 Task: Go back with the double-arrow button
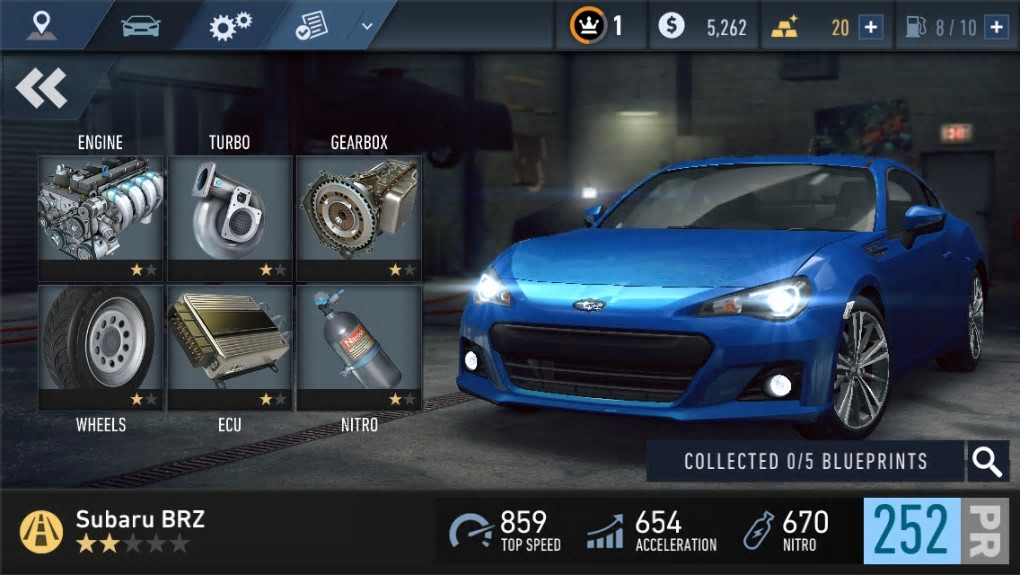point(41,89)
